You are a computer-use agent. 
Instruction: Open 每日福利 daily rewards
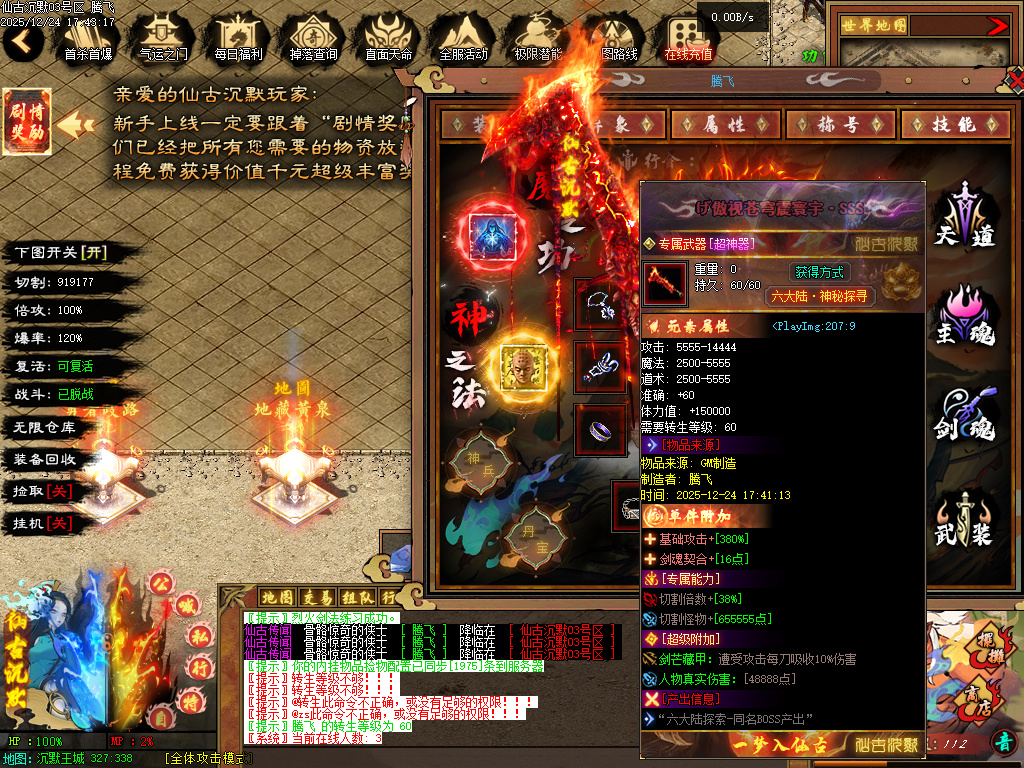(x=238, y=38)
